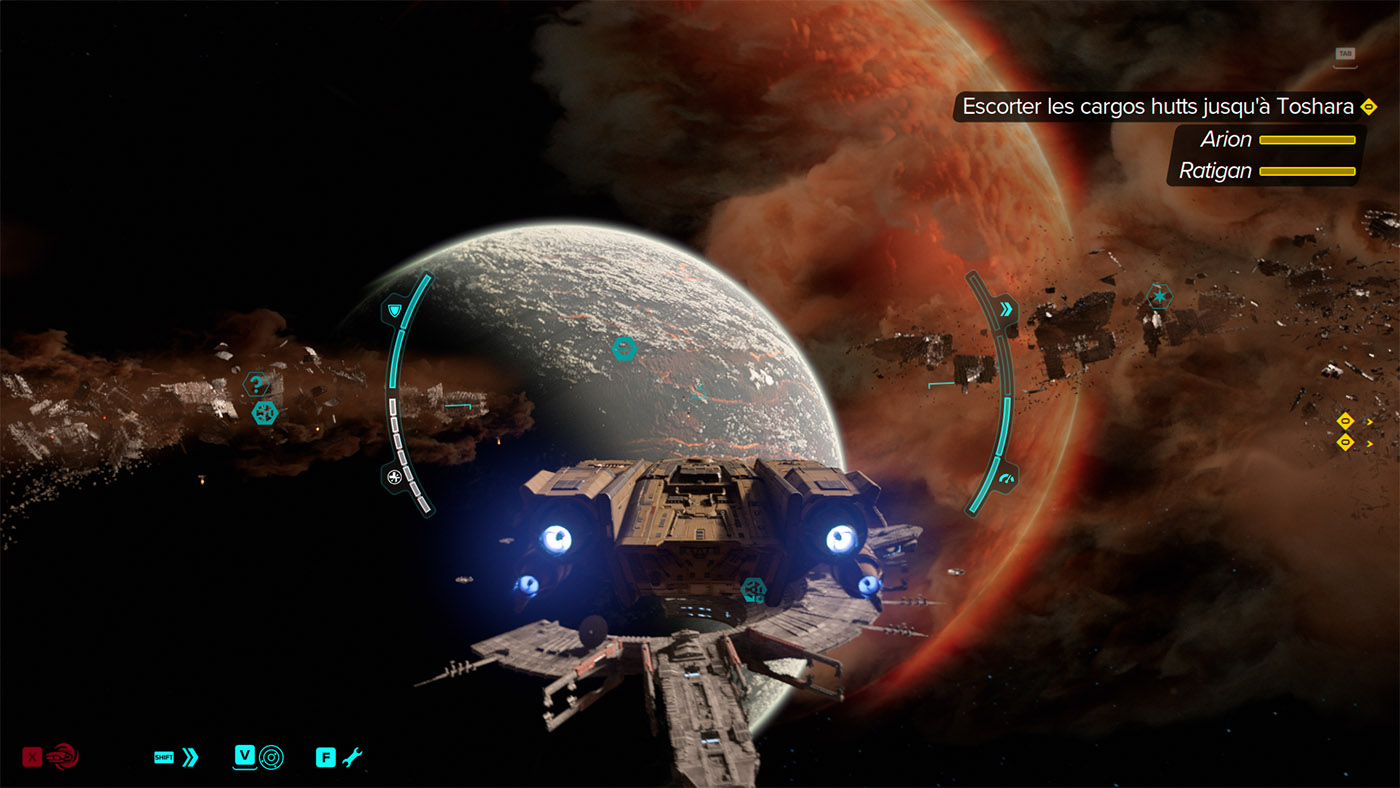Viewport: 1400px width, 788px height.
Task: Click the speedometer icon on the right gauge
Action: (1006, 478)
